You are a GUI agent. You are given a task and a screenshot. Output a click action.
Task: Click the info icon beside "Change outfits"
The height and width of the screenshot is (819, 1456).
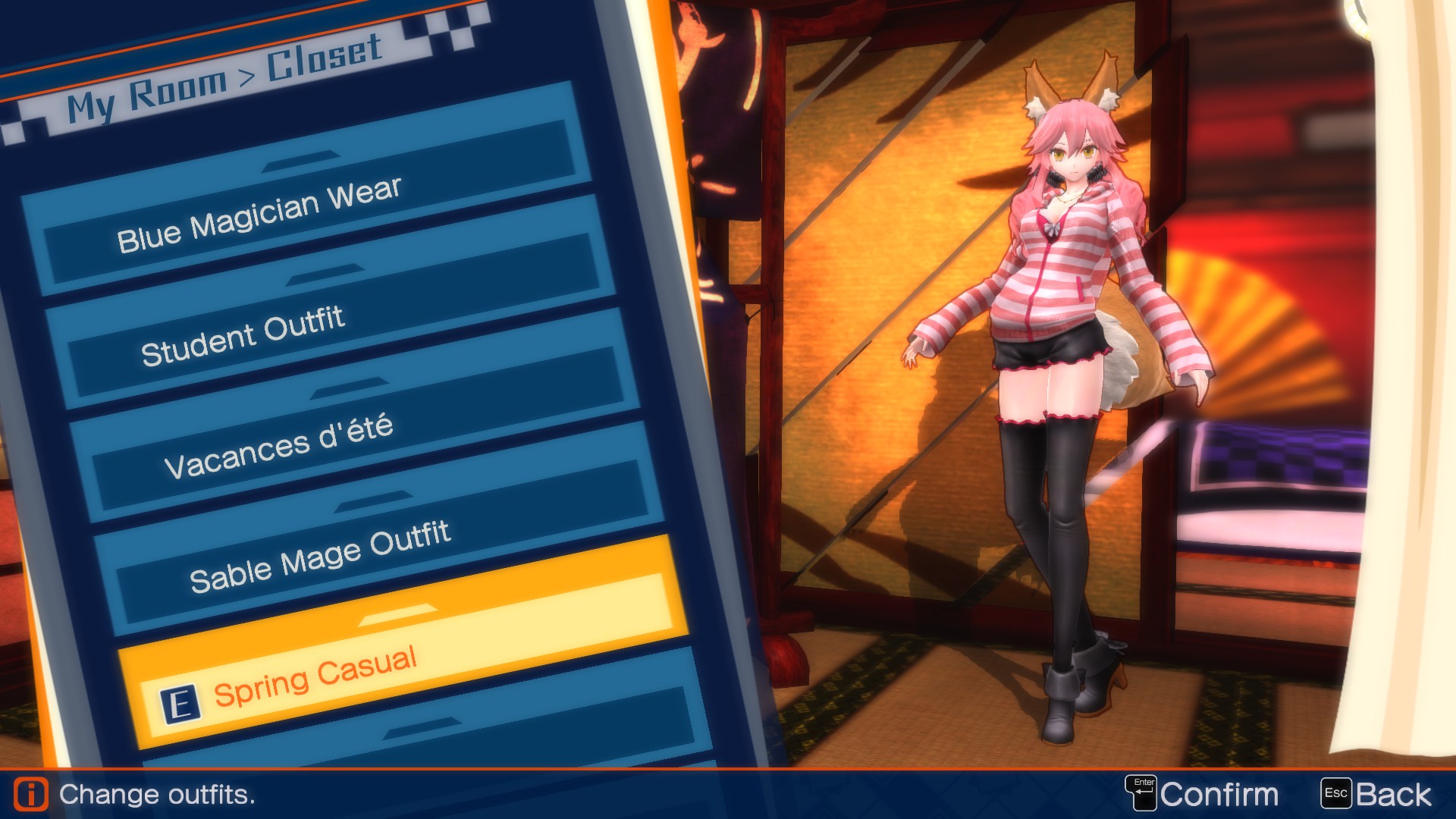click(x=30, y=794)
